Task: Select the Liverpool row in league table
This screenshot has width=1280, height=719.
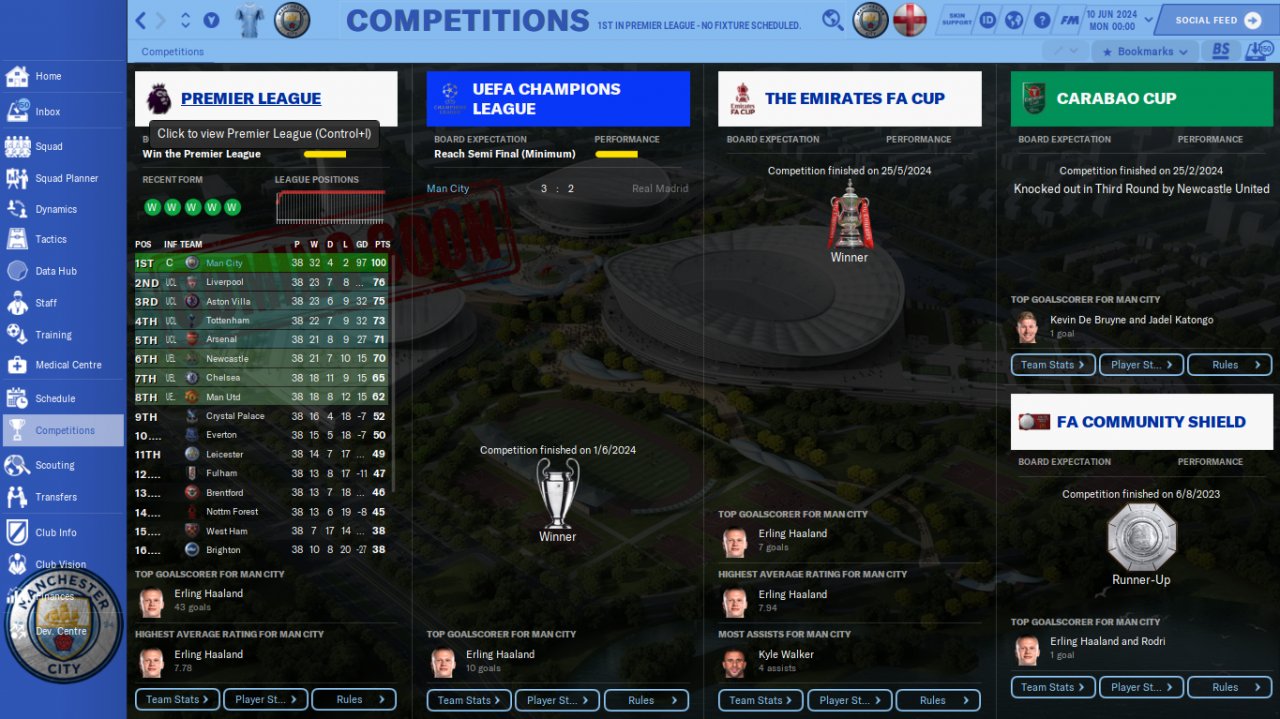Action: (224, 282)
